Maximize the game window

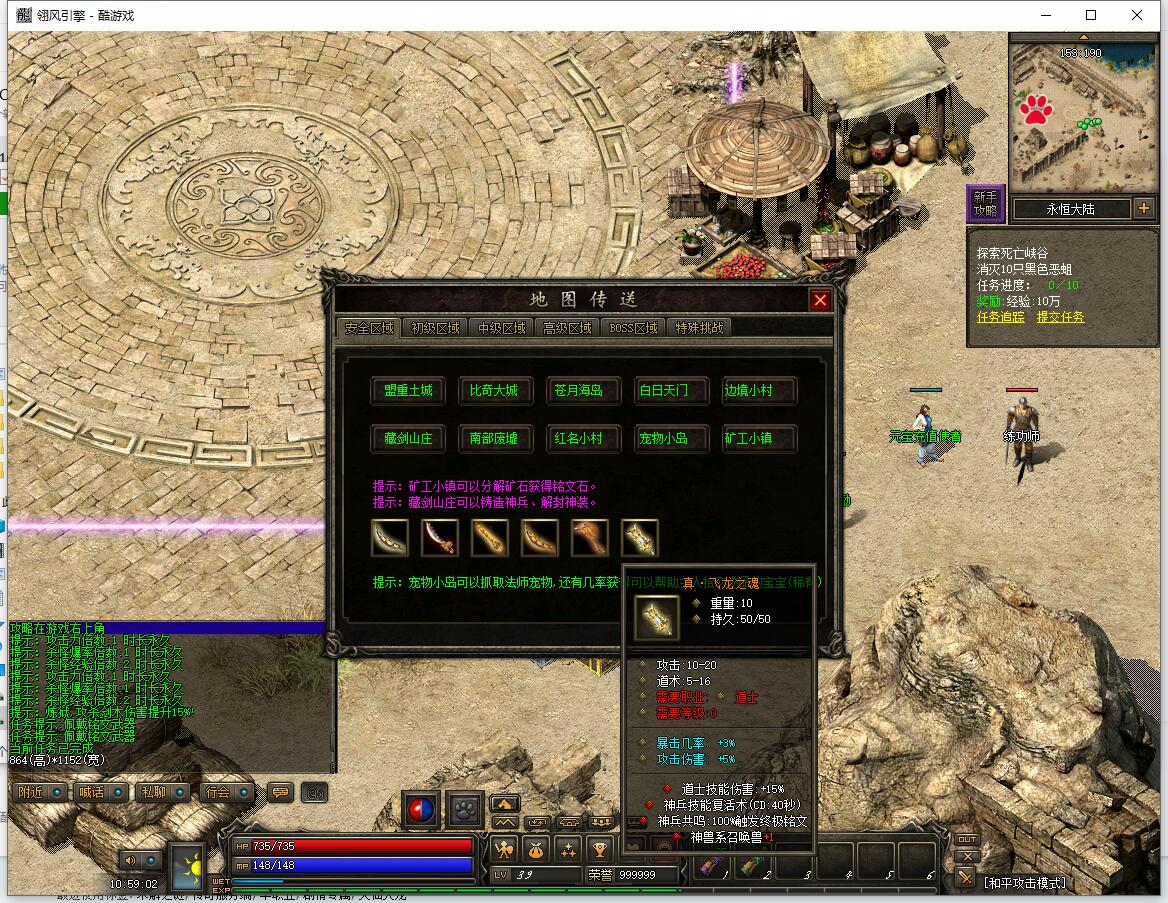pyautogui.click(x=1091, y=15)
